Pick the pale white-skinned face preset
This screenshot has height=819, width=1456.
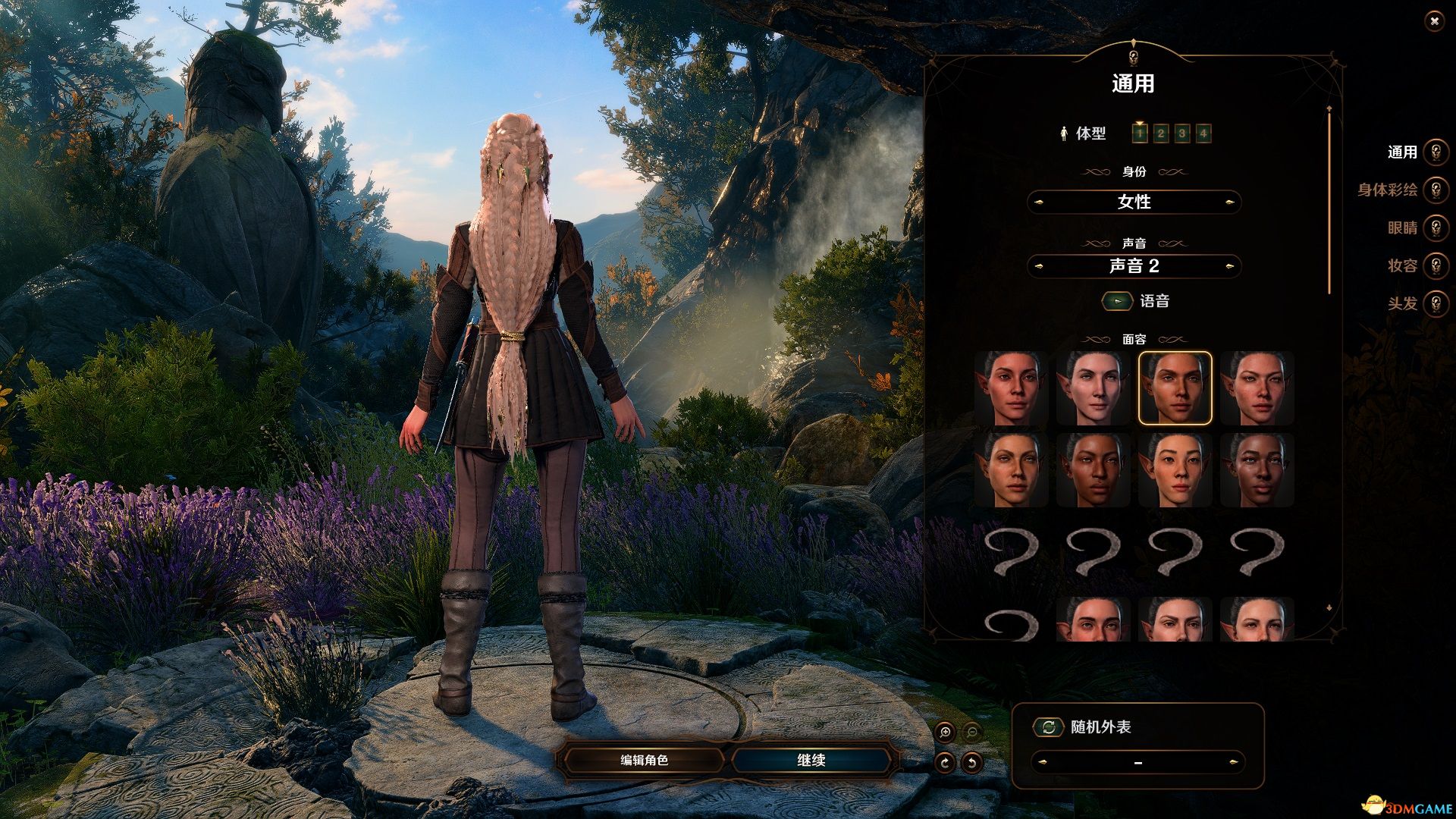(x=1093, y=388)
